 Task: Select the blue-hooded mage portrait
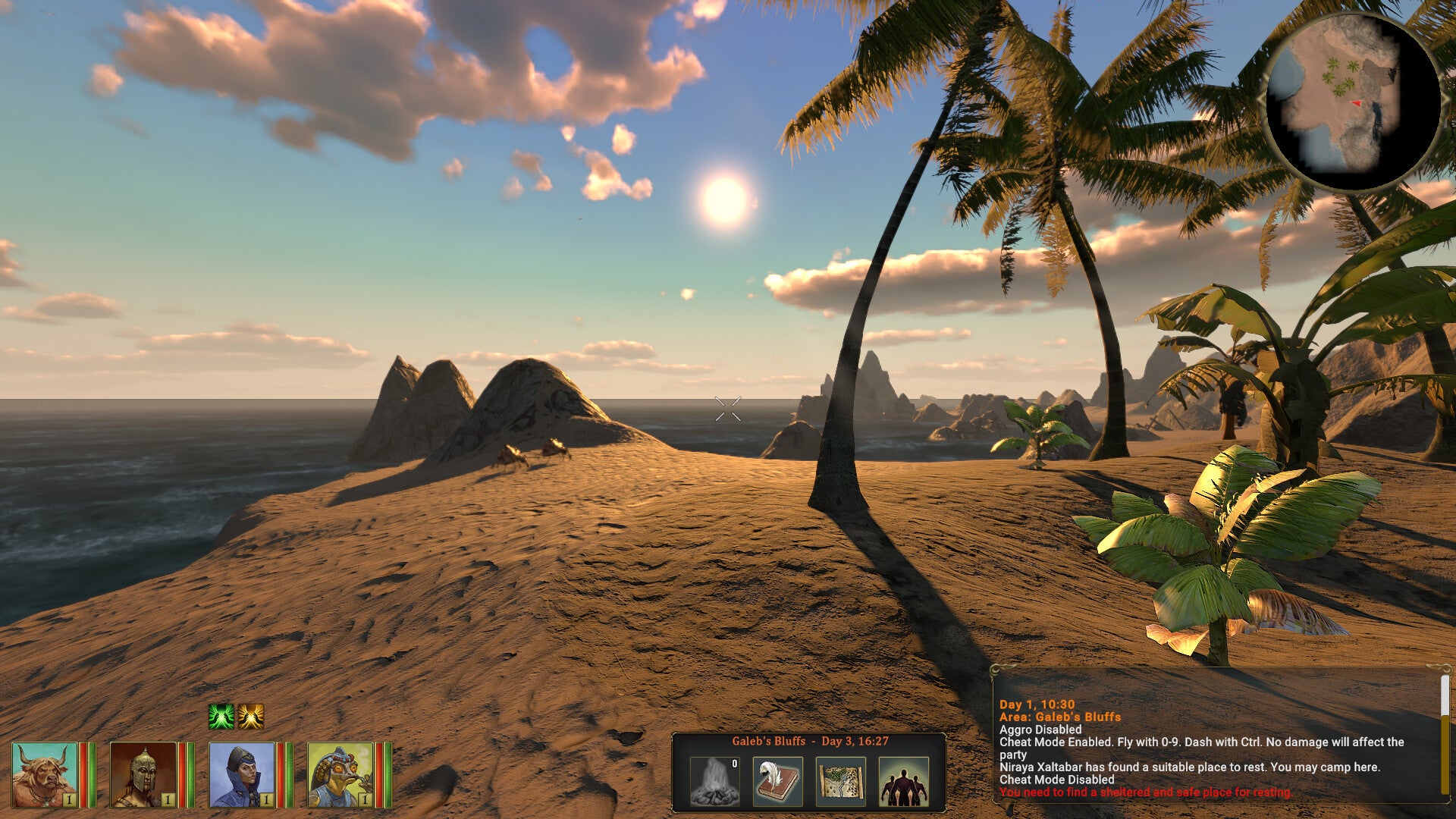coord(243,777)
